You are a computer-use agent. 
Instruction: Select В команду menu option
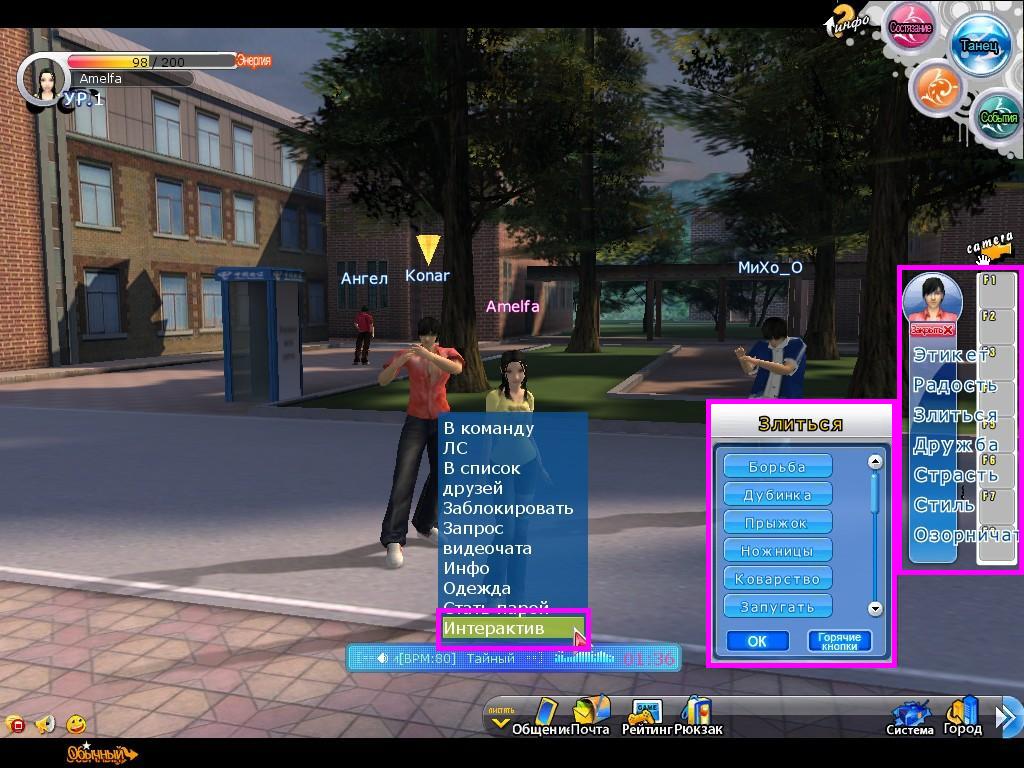coord(489,428)
